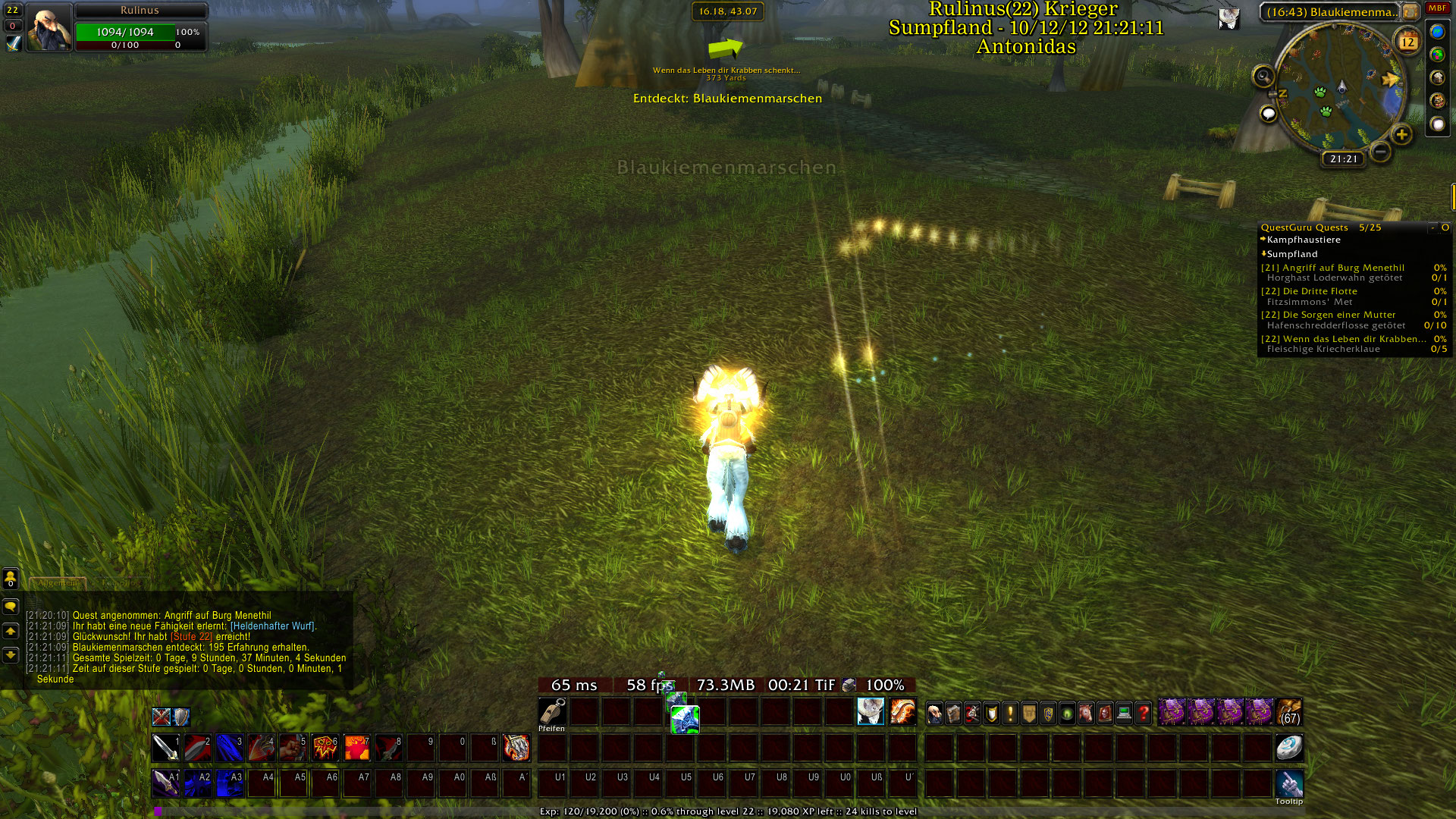Expand the Kampfhaustiere tracker header
Viewport: 1456px width, 819px height.
[x=1303, y=240]
